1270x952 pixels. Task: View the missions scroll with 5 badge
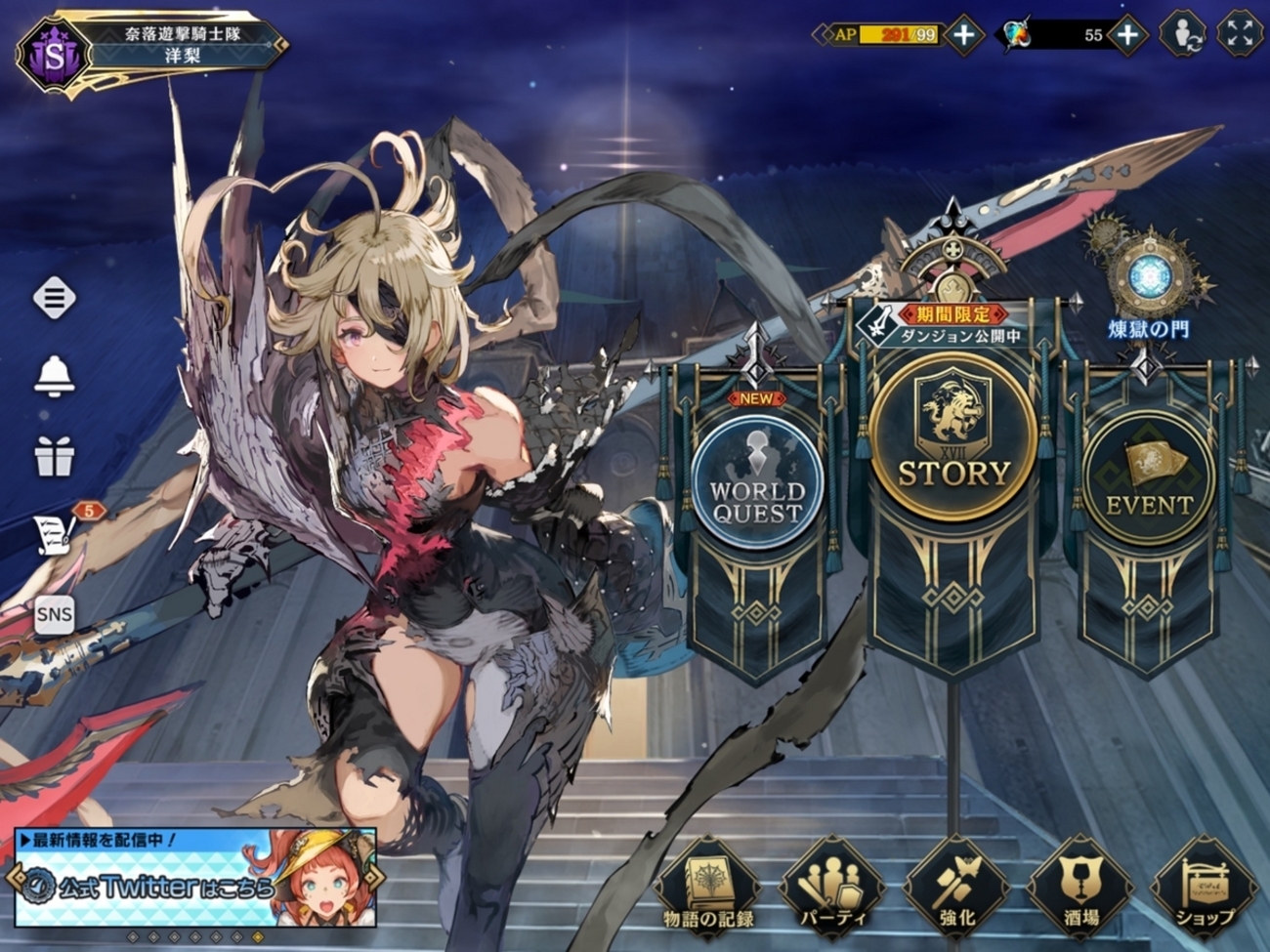click(x=57, y=531)
